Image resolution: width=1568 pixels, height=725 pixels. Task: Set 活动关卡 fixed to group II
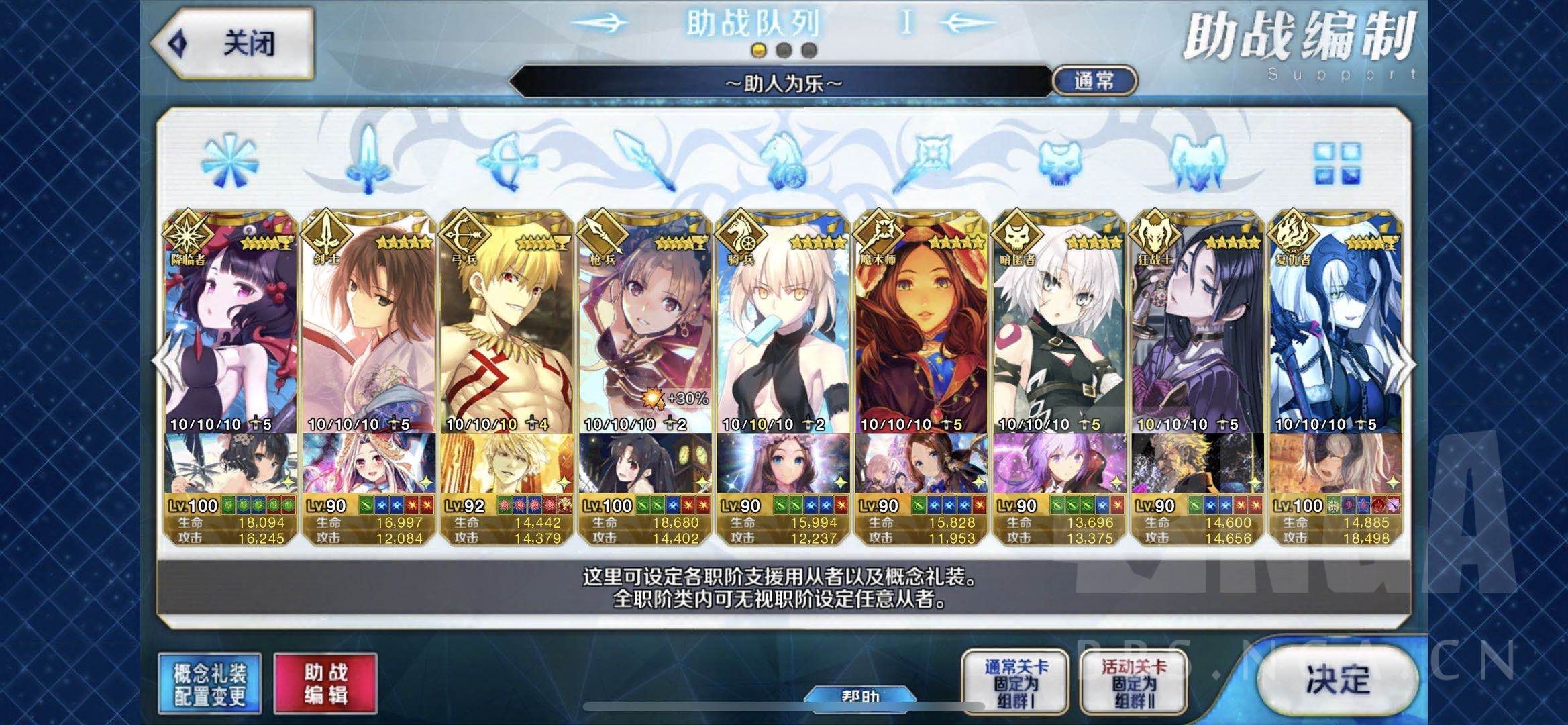click(1133, 683)
